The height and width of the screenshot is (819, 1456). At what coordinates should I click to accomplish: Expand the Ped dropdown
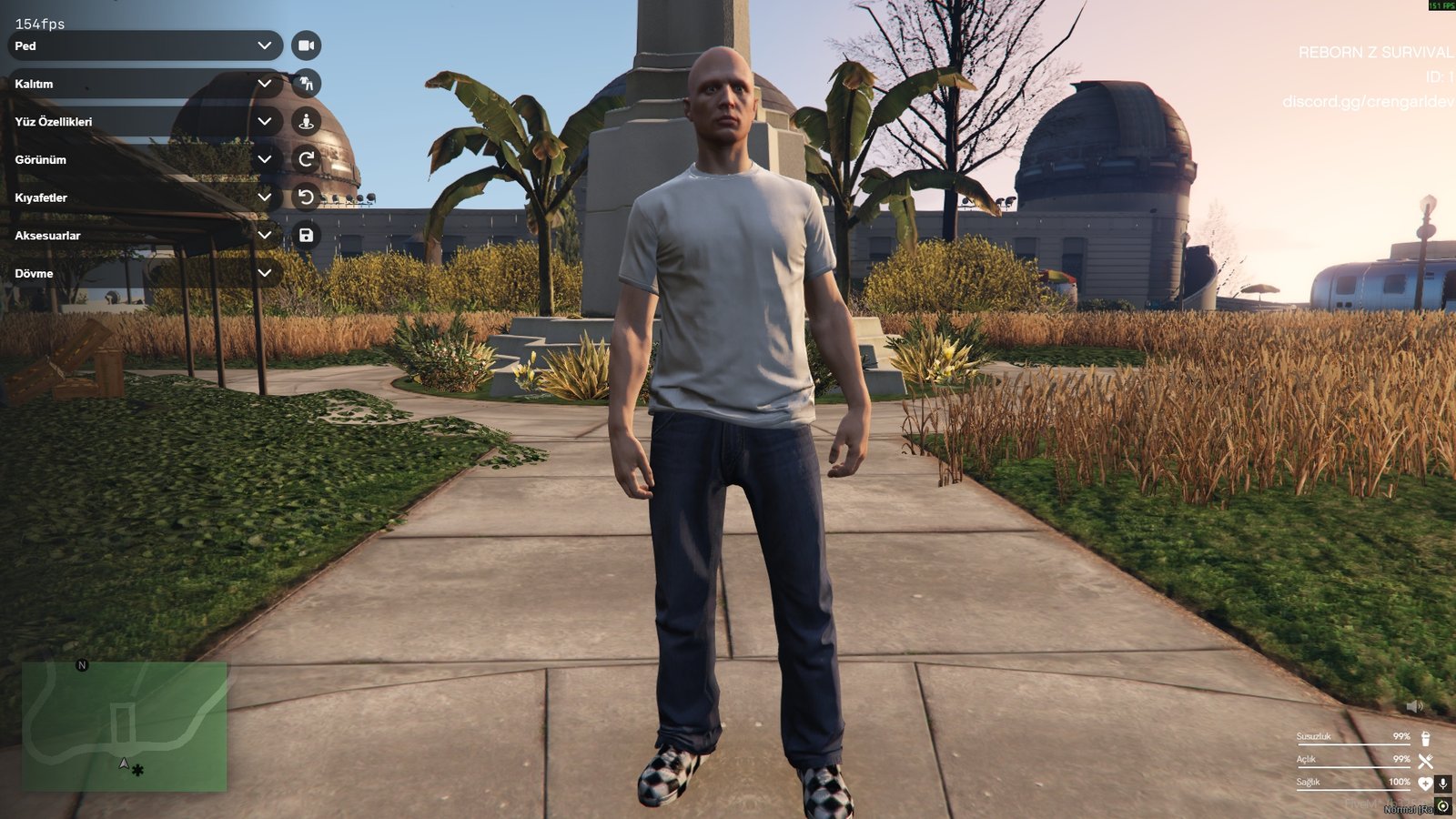(141, 45)
